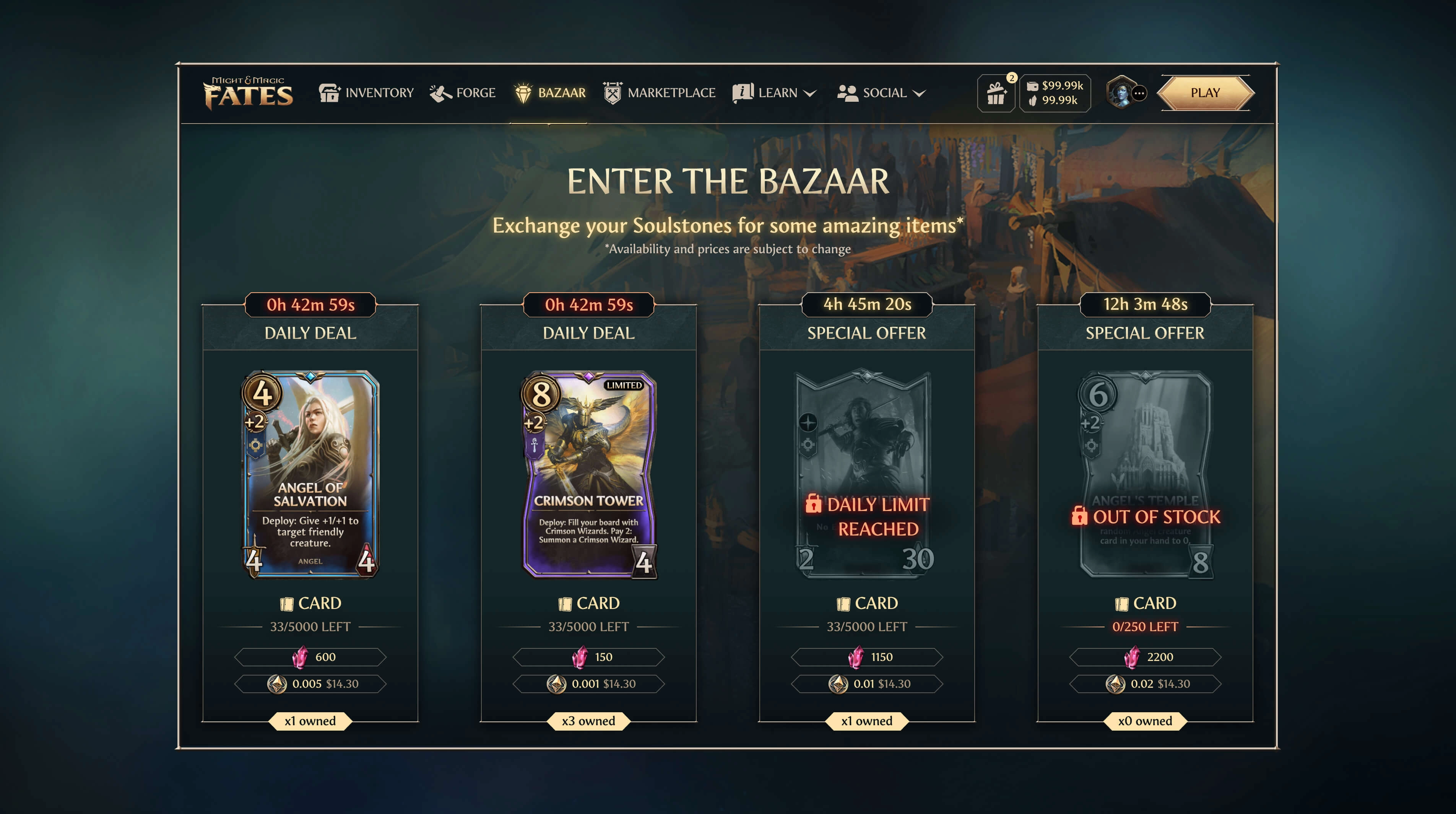
Task: Open the Inventory page
Action: [x=366, y=93]
